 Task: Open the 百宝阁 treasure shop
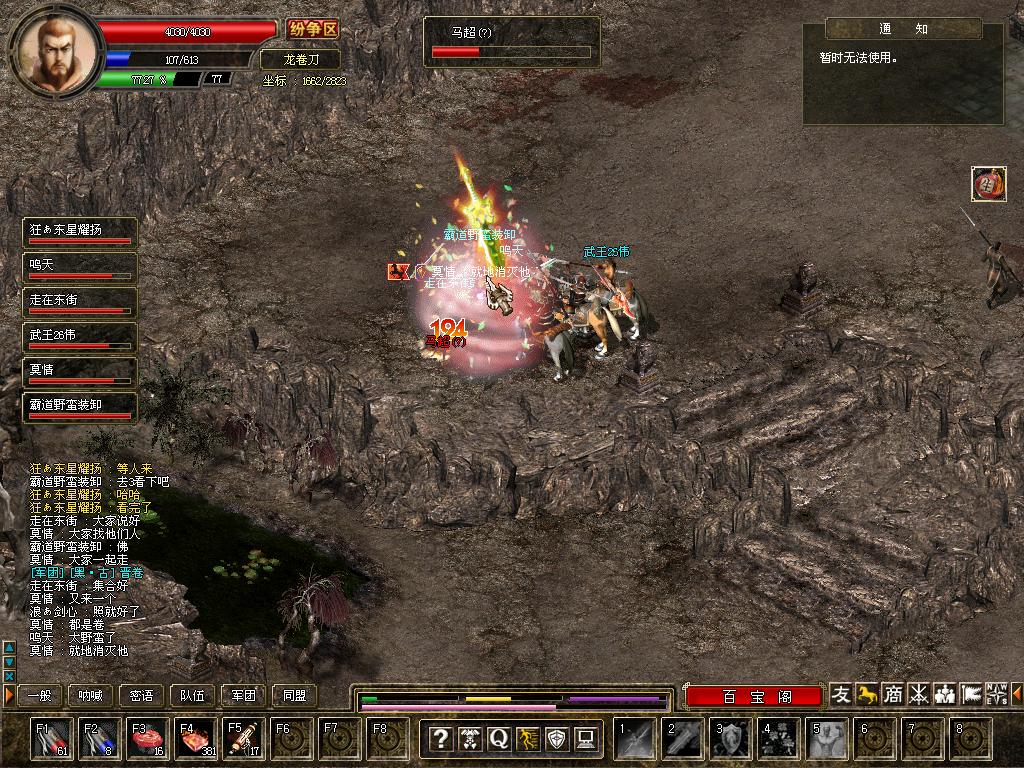click(x=755, y=696)
